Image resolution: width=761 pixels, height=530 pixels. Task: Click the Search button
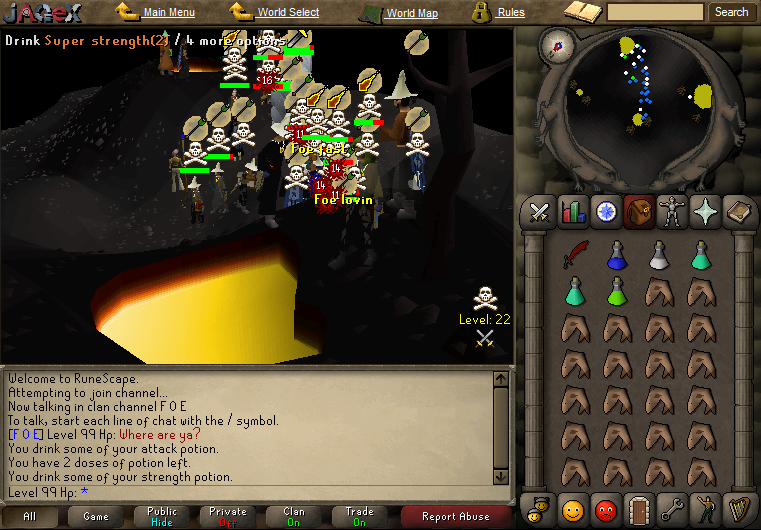click(x=731, y=12)
